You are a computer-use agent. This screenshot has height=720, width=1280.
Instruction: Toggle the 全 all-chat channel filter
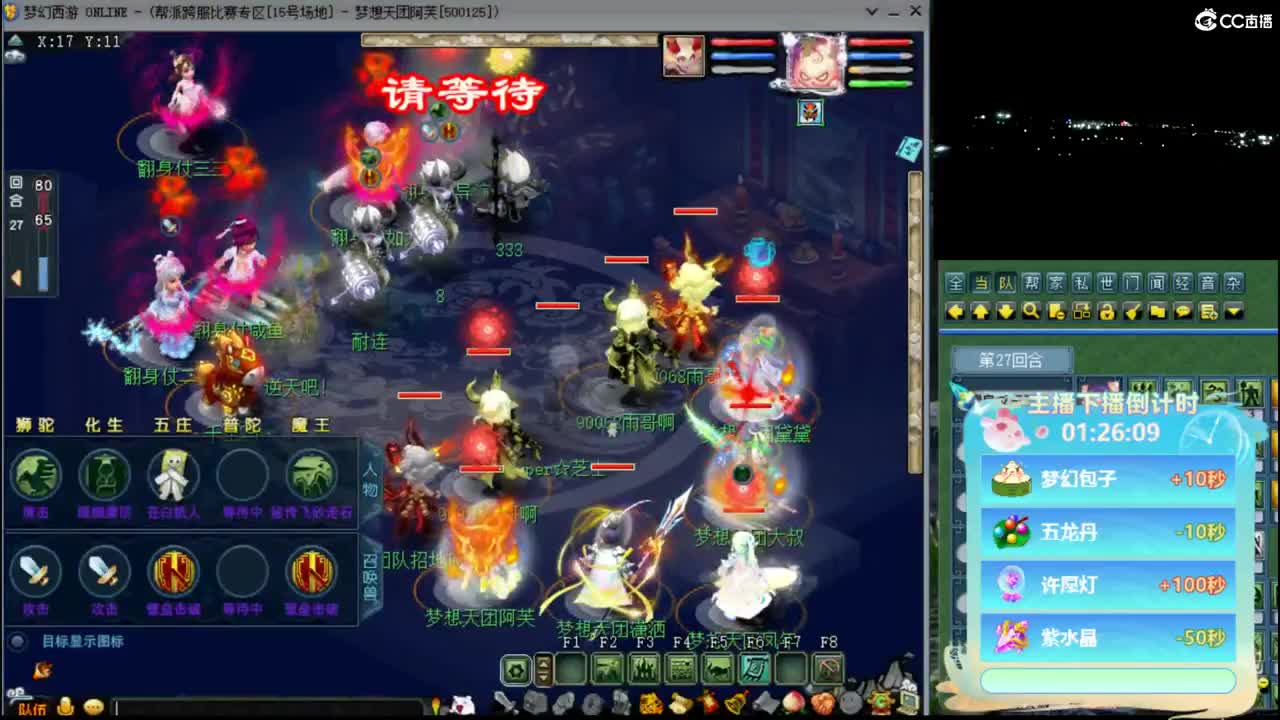click(958, 283)
